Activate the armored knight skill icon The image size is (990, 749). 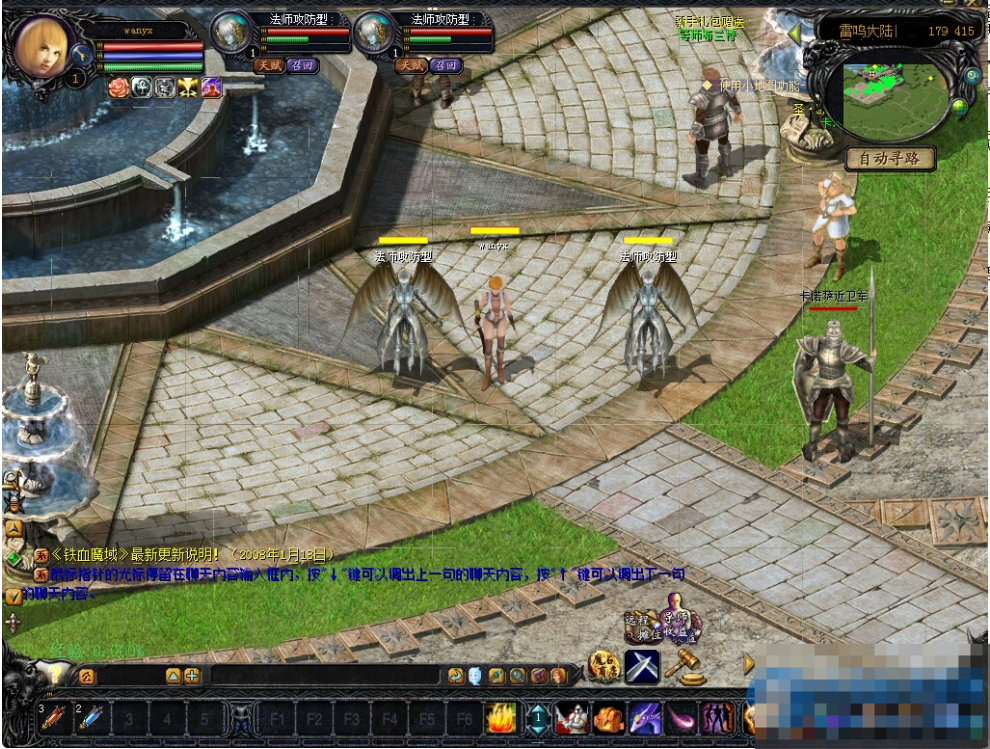pyautogui.click(x=572, y=717)
